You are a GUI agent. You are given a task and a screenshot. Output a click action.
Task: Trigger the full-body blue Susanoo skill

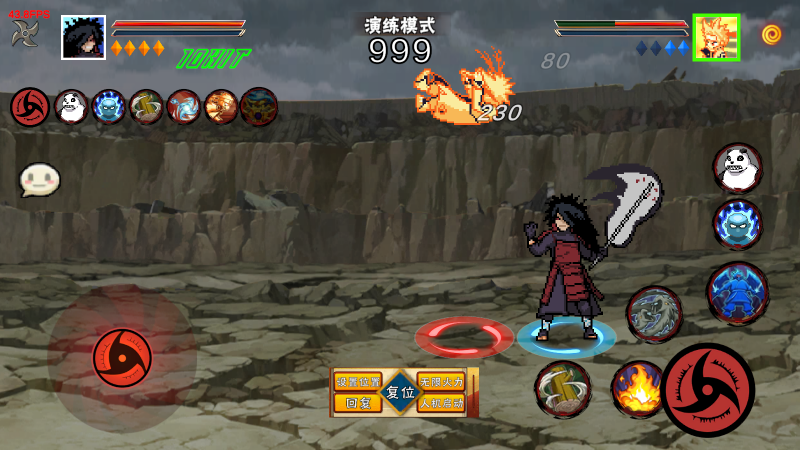tap(738, 293)
